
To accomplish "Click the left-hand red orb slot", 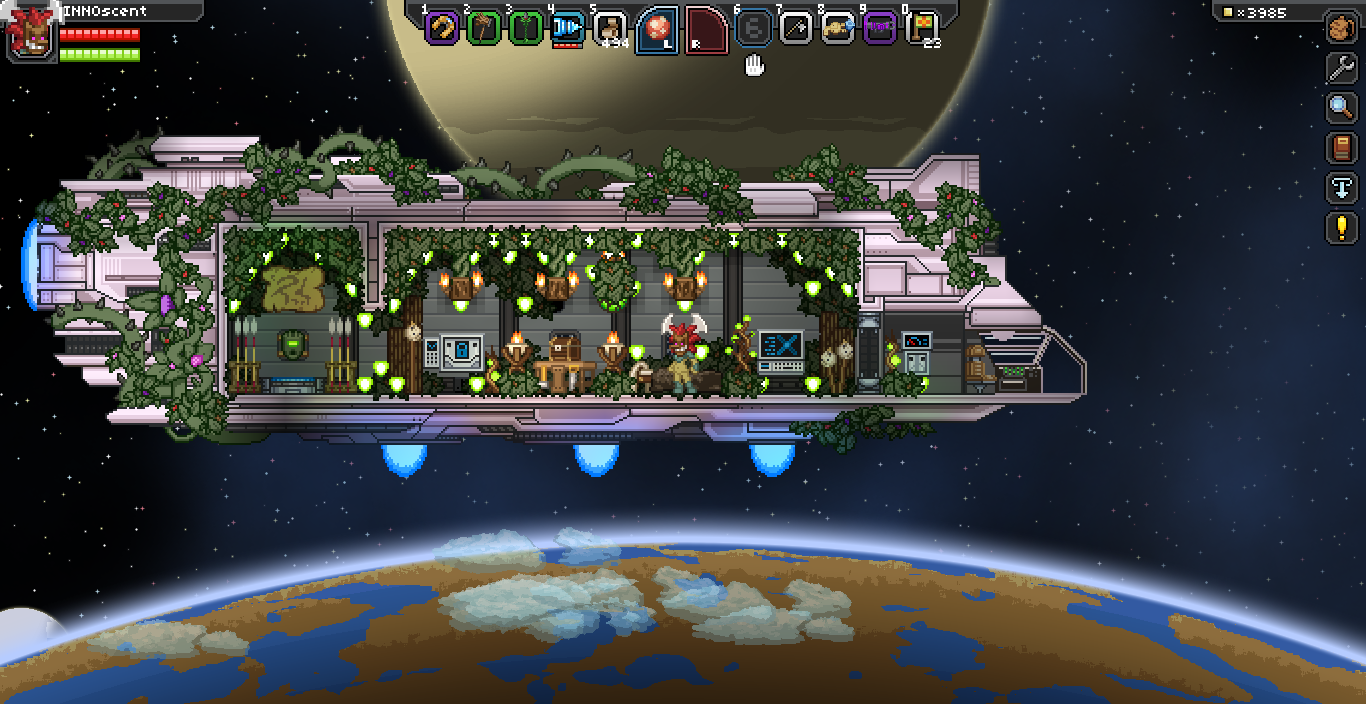I will click(x=657, y=29).
